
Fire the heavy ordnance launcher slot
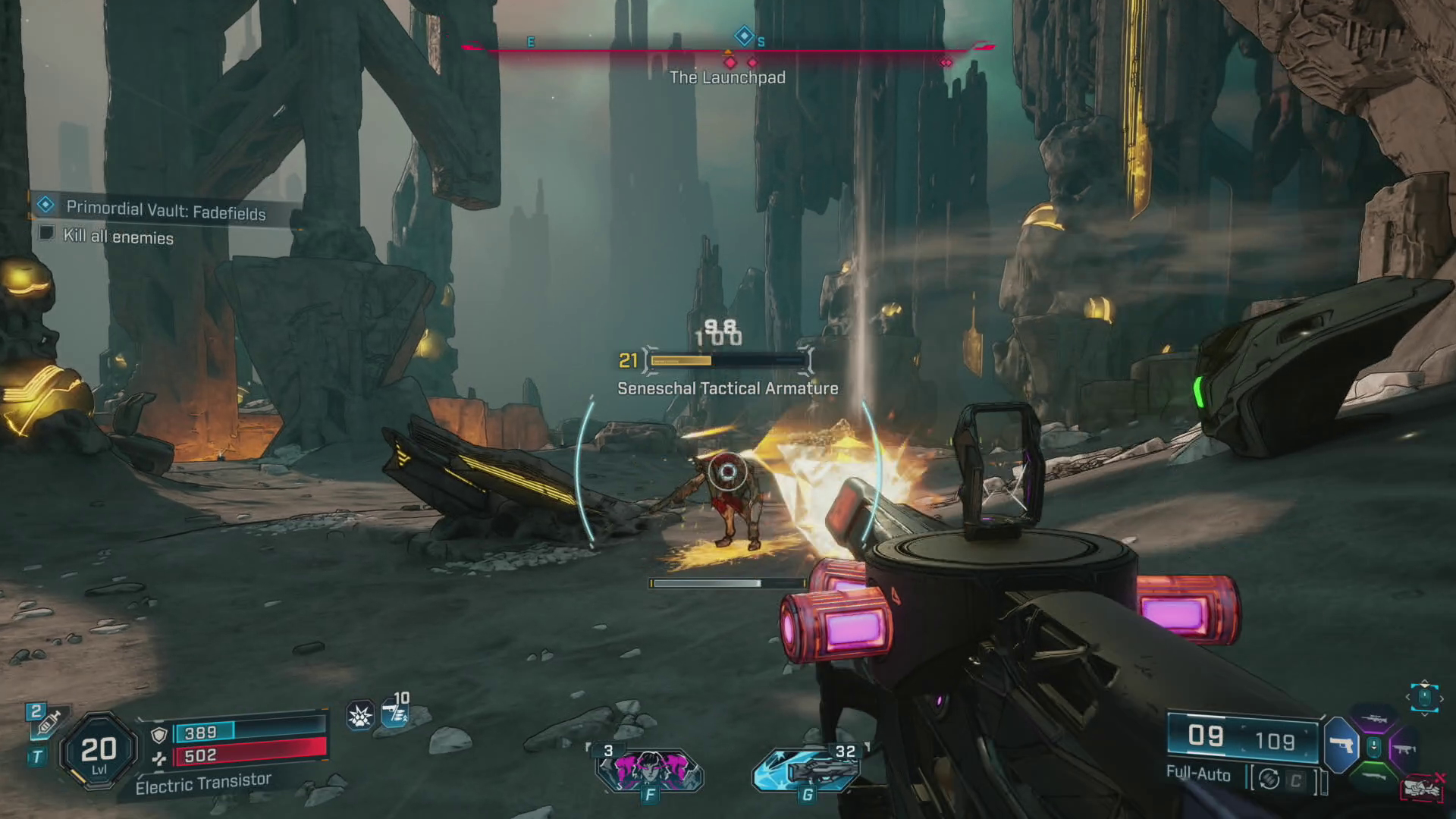807,769
